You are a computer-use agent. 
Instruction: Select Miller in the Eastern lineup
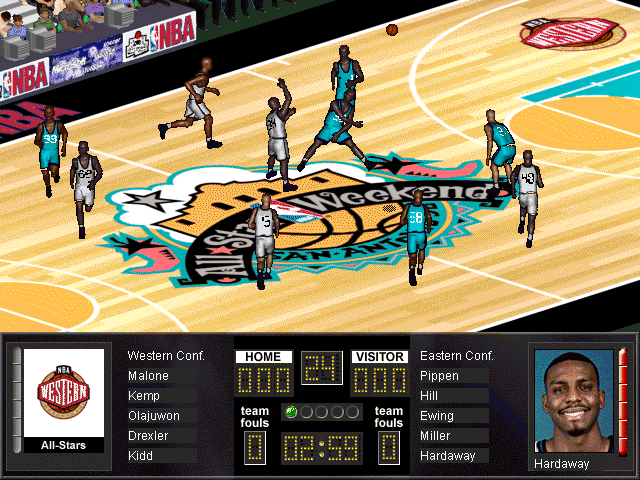[436, 436]
